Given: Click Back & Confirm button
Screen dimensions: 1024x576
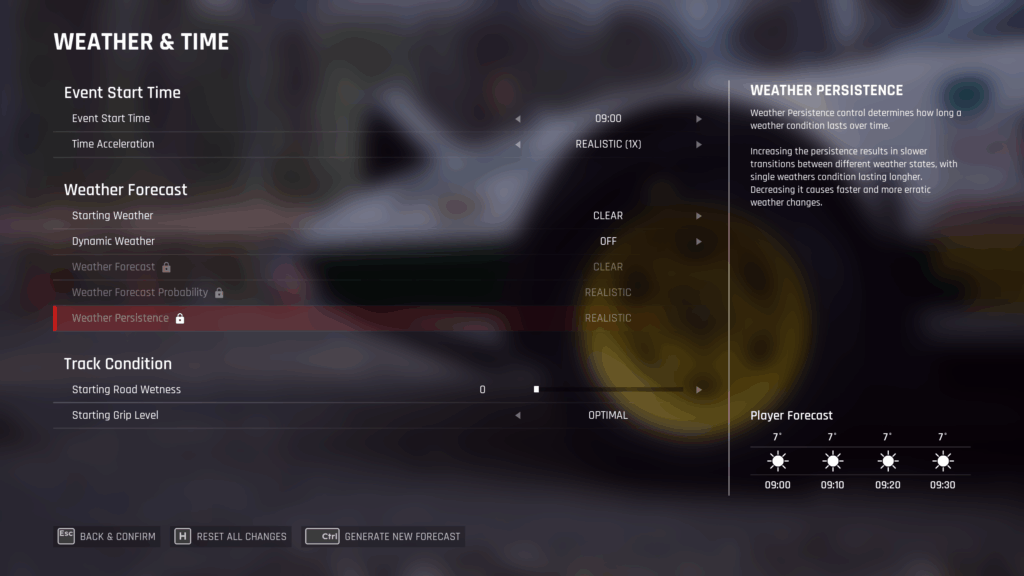Looking at the screenshot, I should tap(107, 536).
